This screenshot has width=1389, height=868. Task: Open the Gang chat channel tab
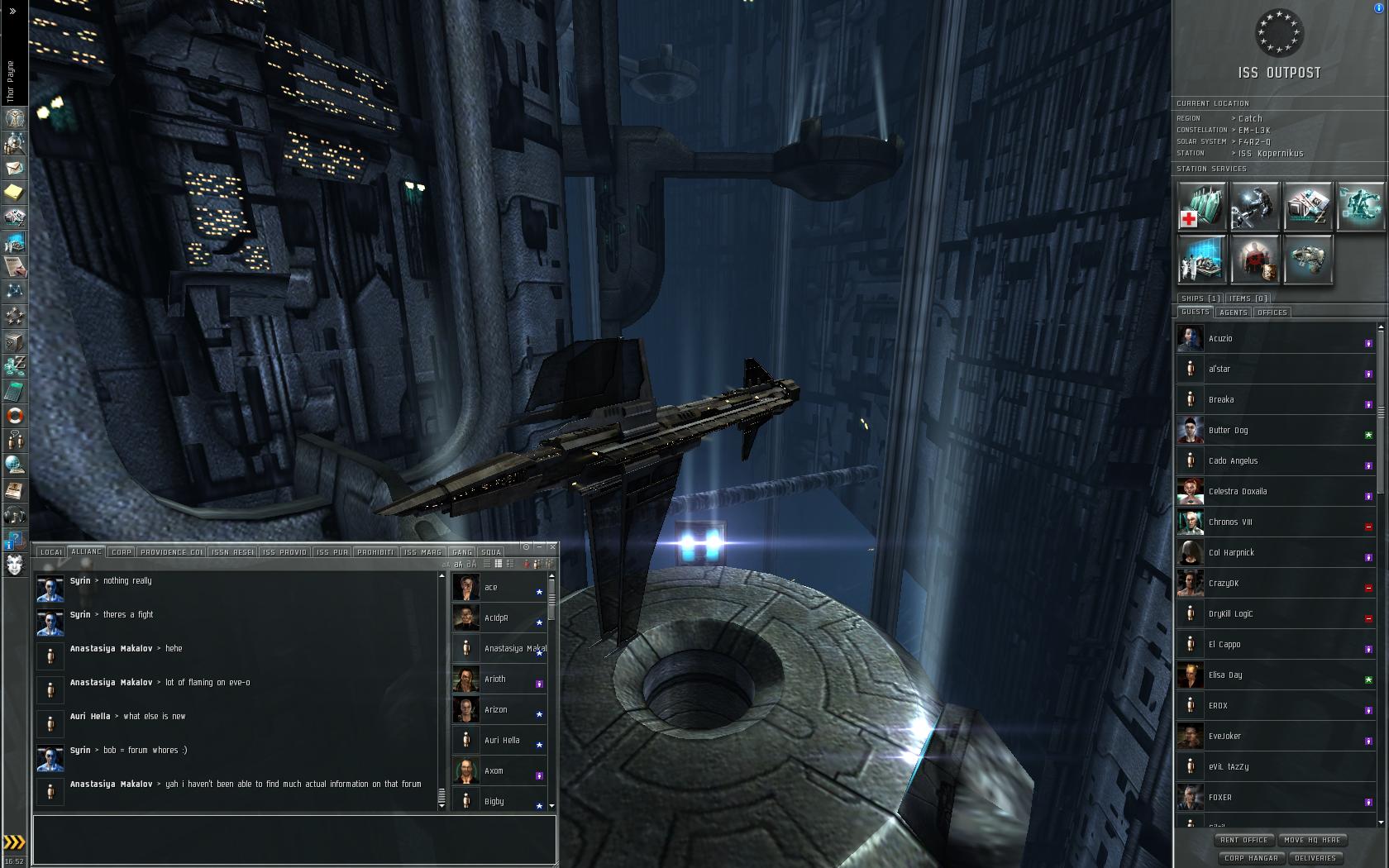point(462,552)
